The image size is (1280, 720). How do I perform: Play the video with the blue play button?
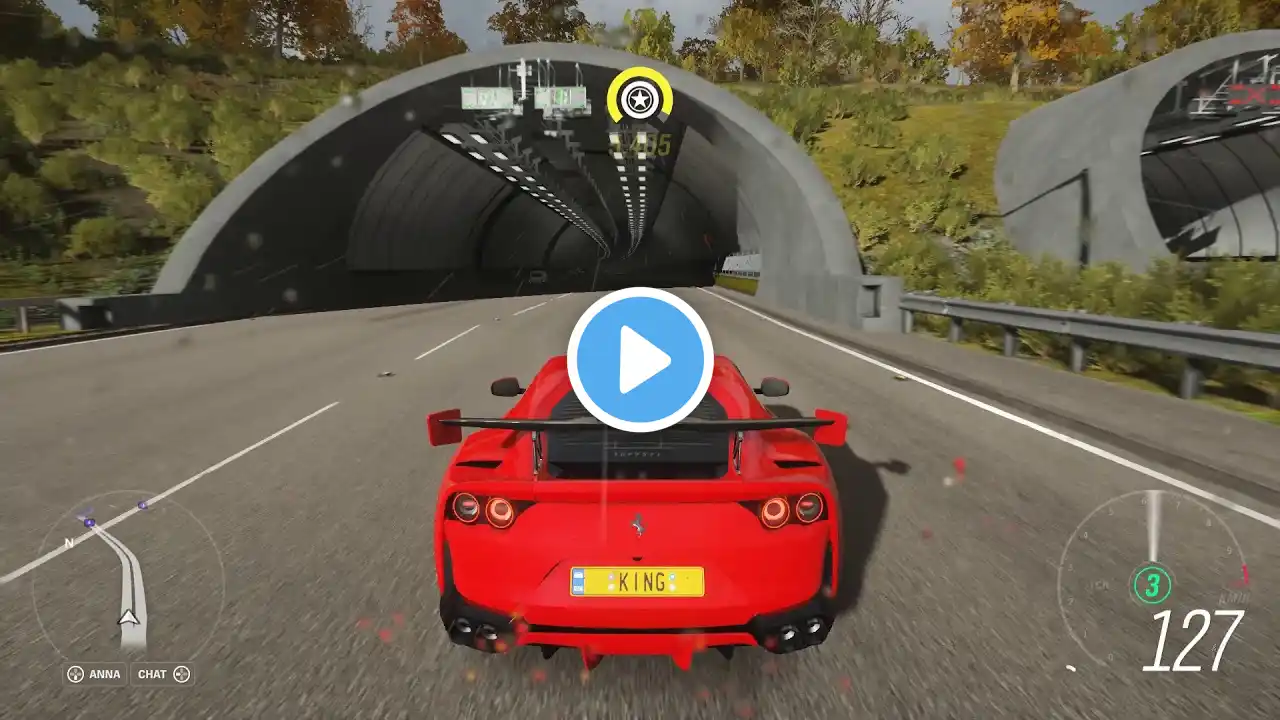pyautogui.click(x=640, y=360)
